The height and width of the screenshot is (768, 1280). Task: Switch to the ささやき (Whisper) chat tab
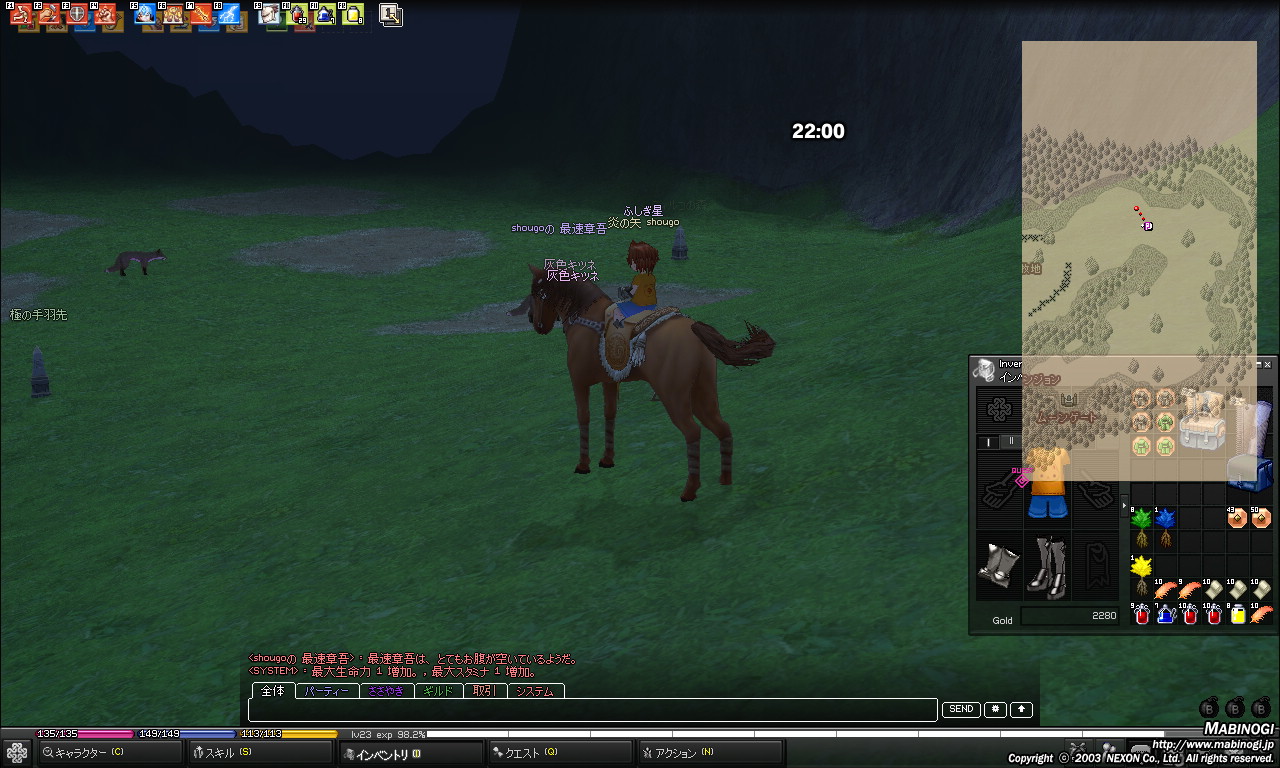point(386,691)
